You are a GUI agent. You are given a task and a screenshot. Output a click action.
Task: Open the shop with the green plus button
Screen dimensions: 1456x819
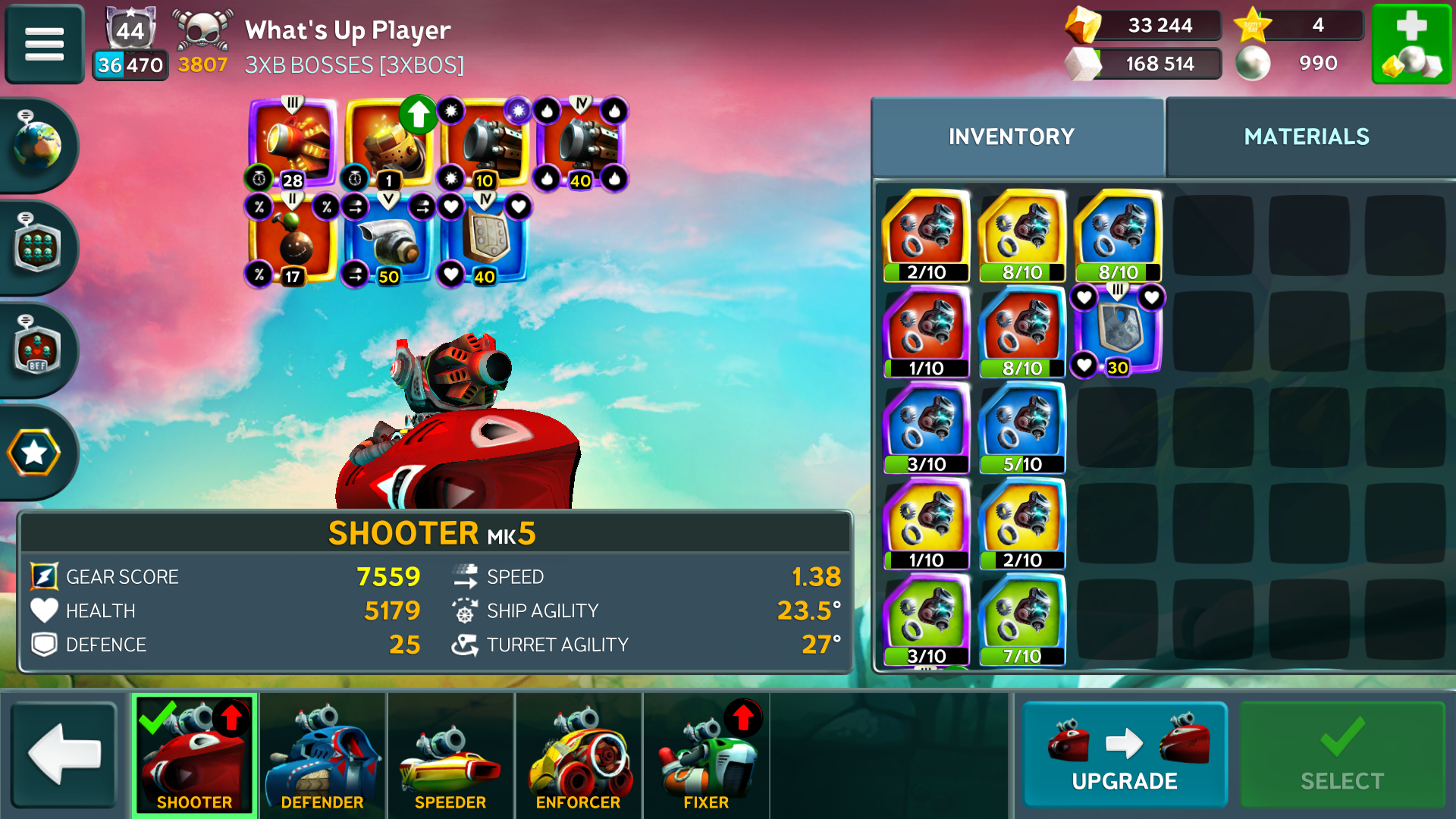point(1411,44)
